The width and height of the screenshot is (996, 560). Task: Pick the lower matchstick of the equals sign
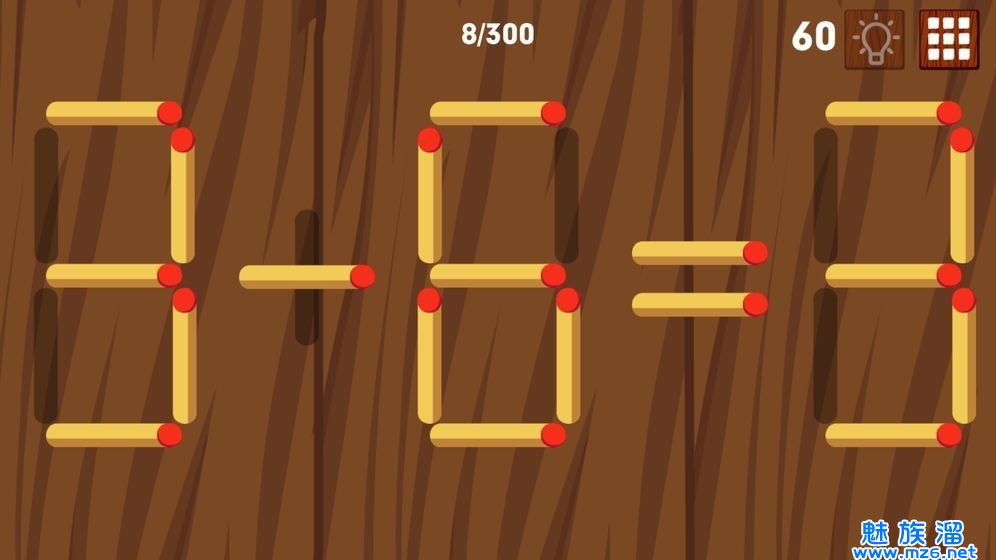[699, 304]
